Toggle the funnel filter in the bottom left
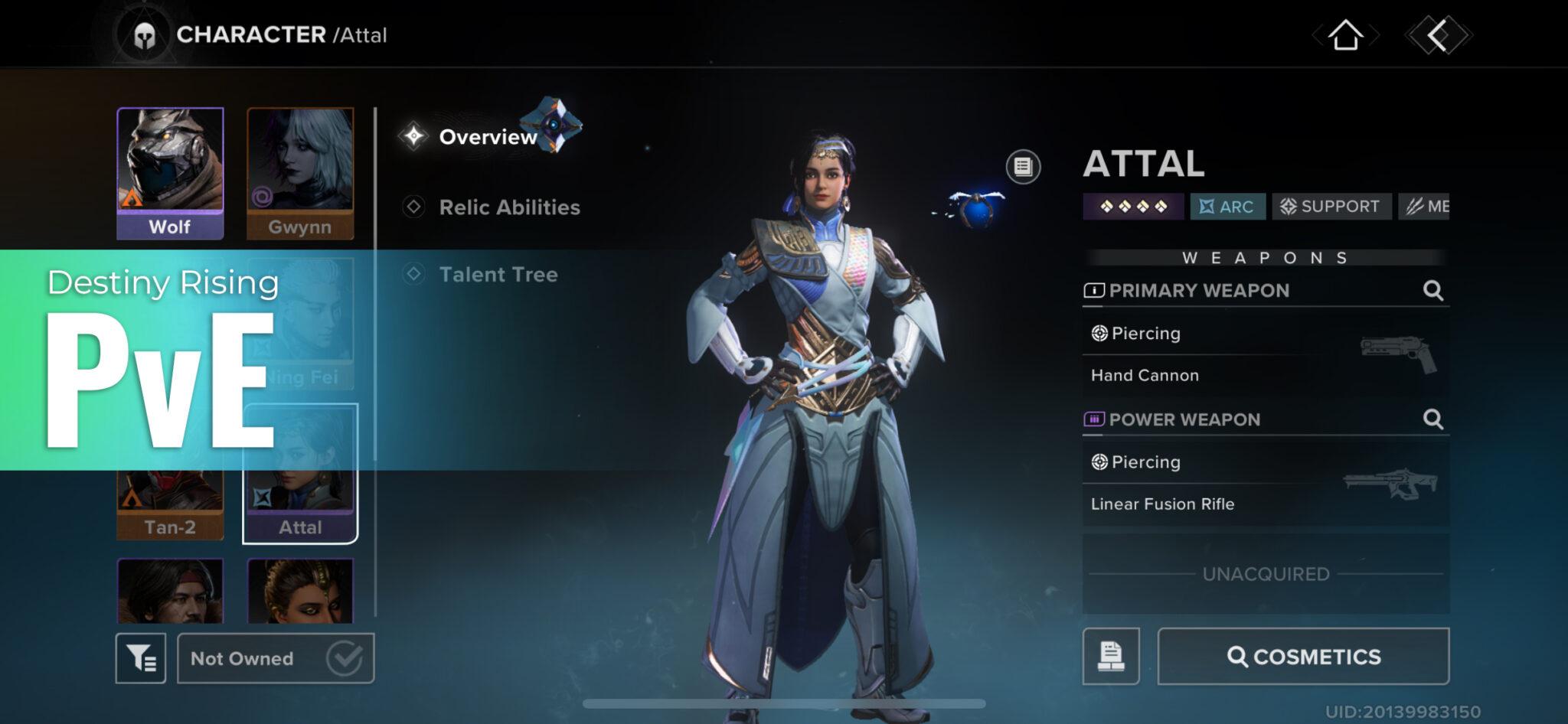Screen dimensions: 1568x724 pos(142,657)
